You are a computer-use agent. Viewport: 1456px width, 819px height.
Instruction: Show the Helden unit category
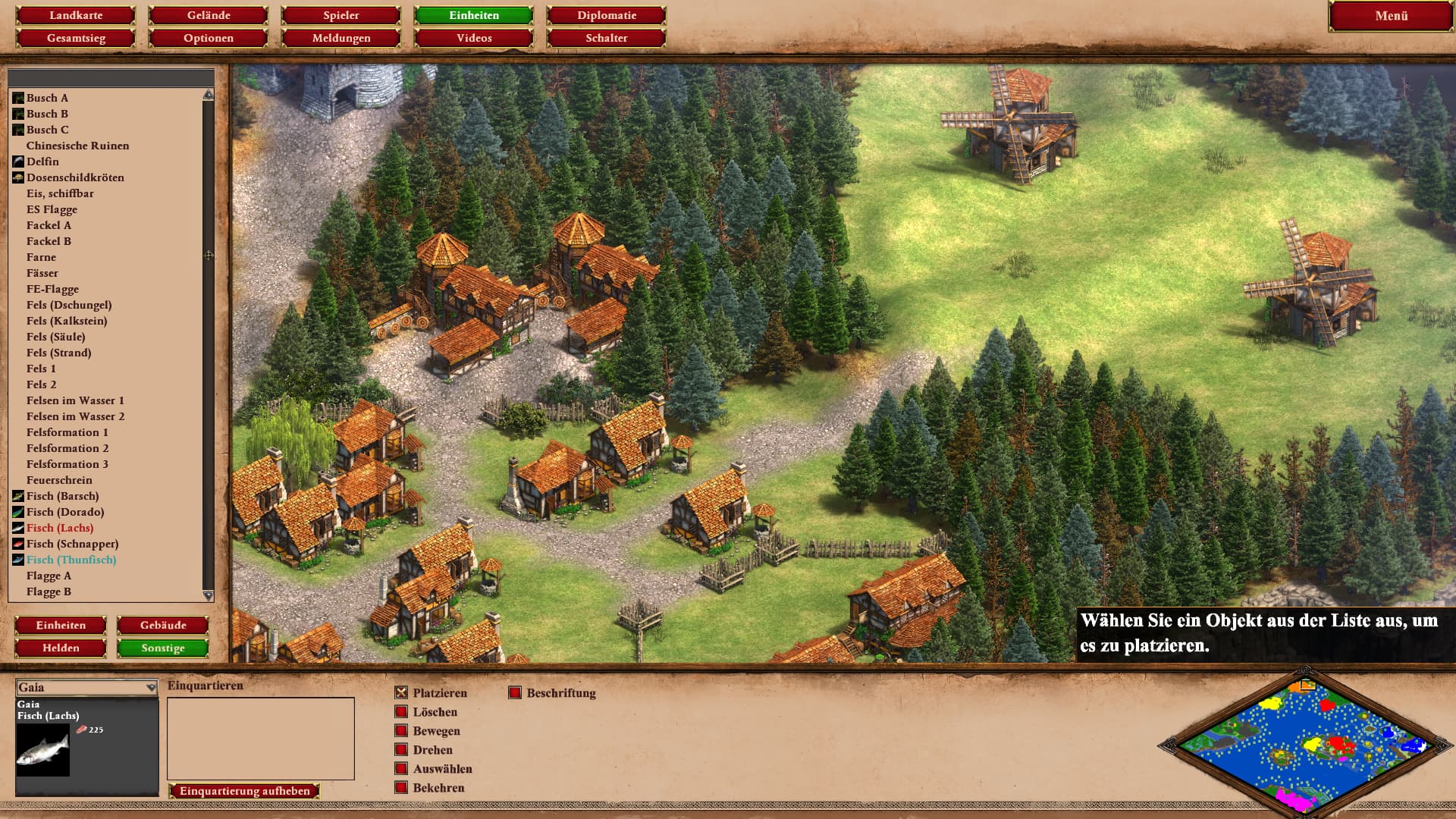(x=61, y=648)
